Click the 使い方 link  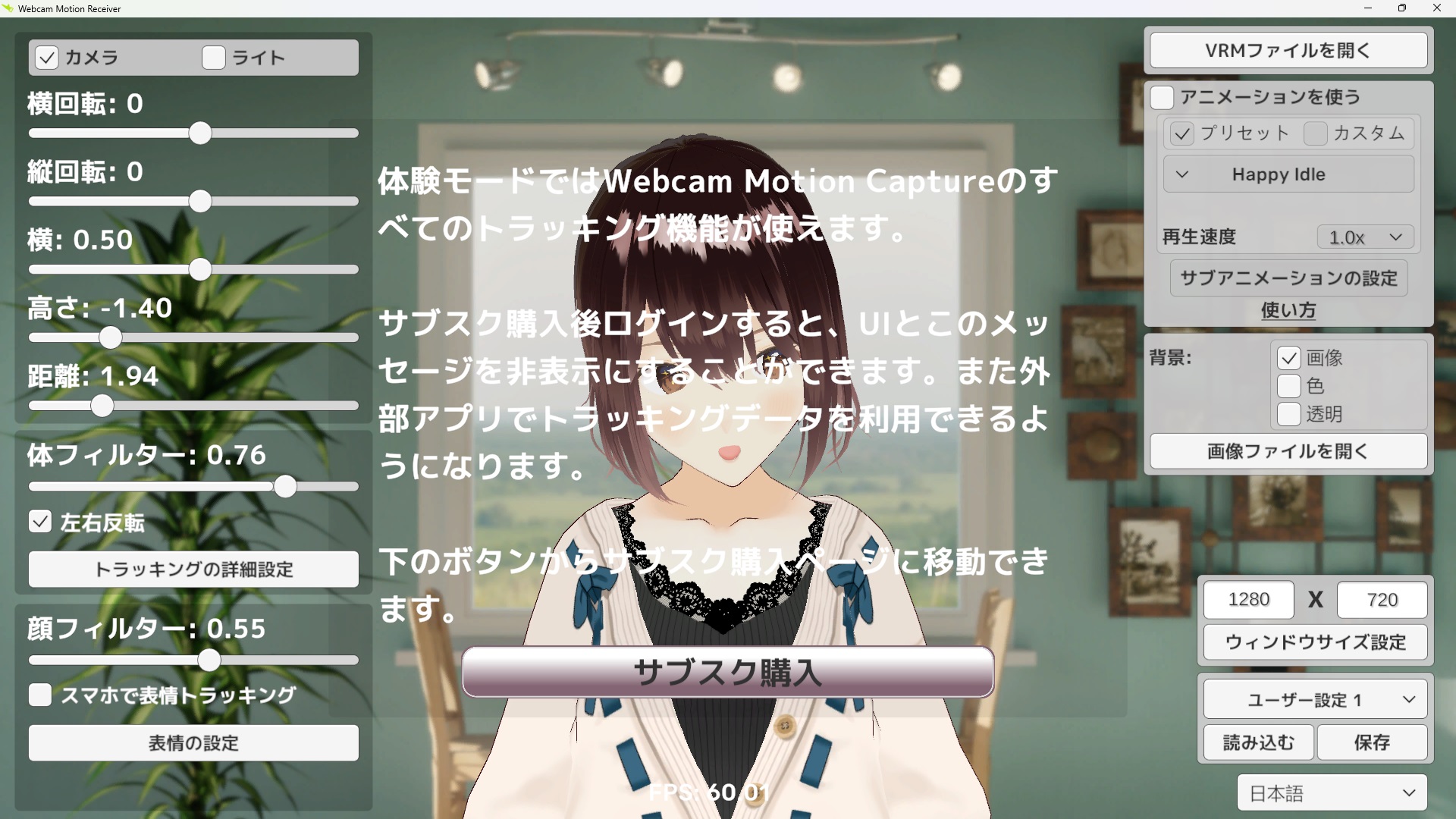pos(1288,310)
